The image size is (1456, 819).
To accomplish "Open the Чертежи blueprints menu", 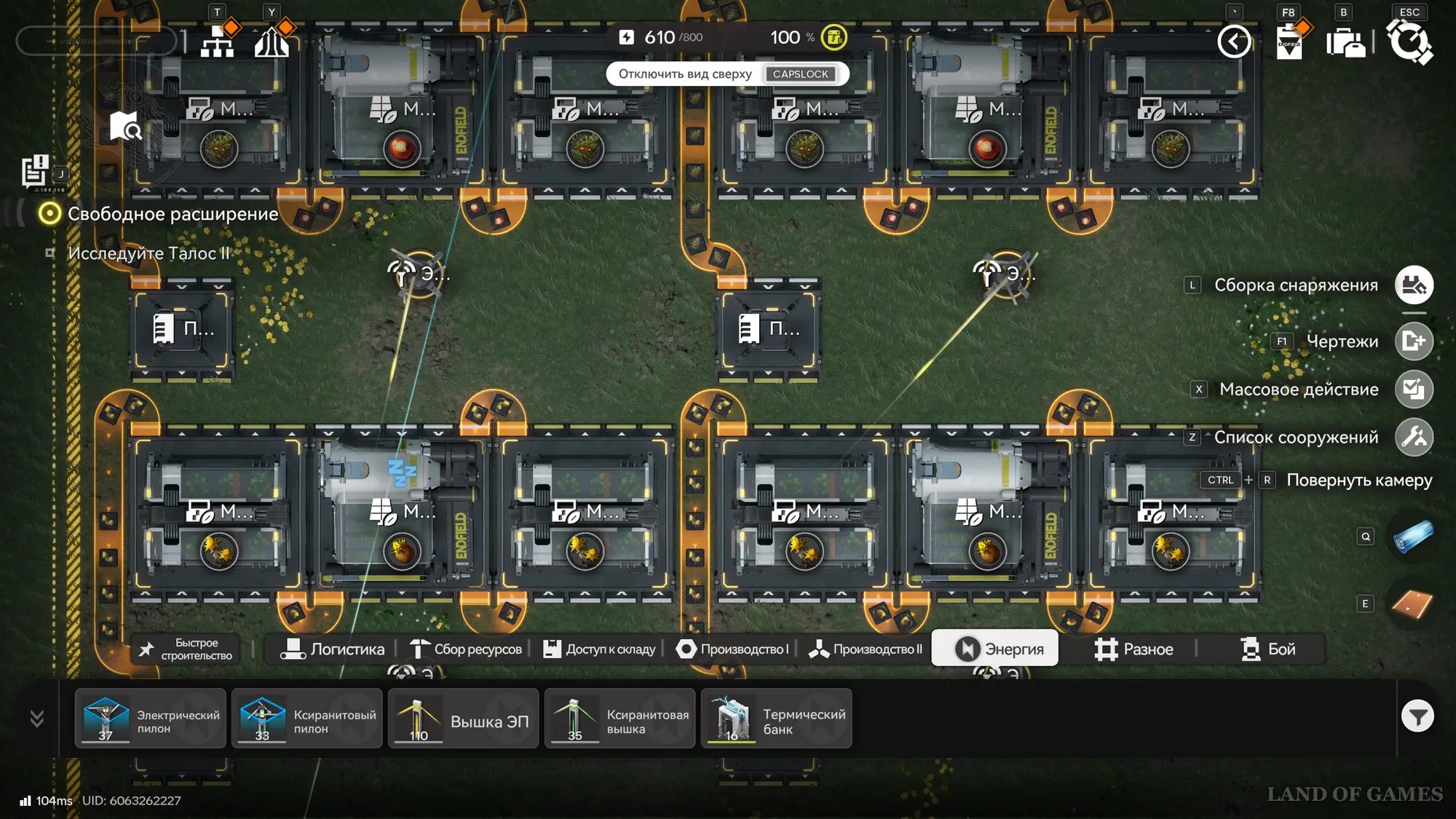I will click(1414, 341).
